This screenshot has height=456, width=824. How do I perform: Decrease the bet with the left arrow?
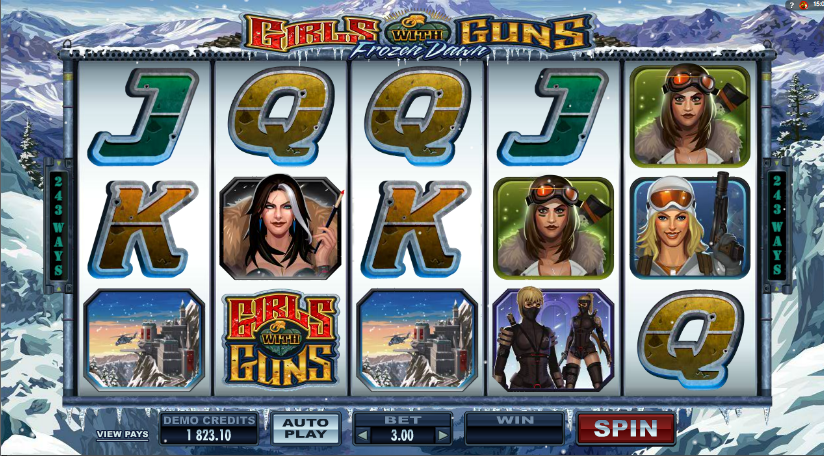click(361, 435)
